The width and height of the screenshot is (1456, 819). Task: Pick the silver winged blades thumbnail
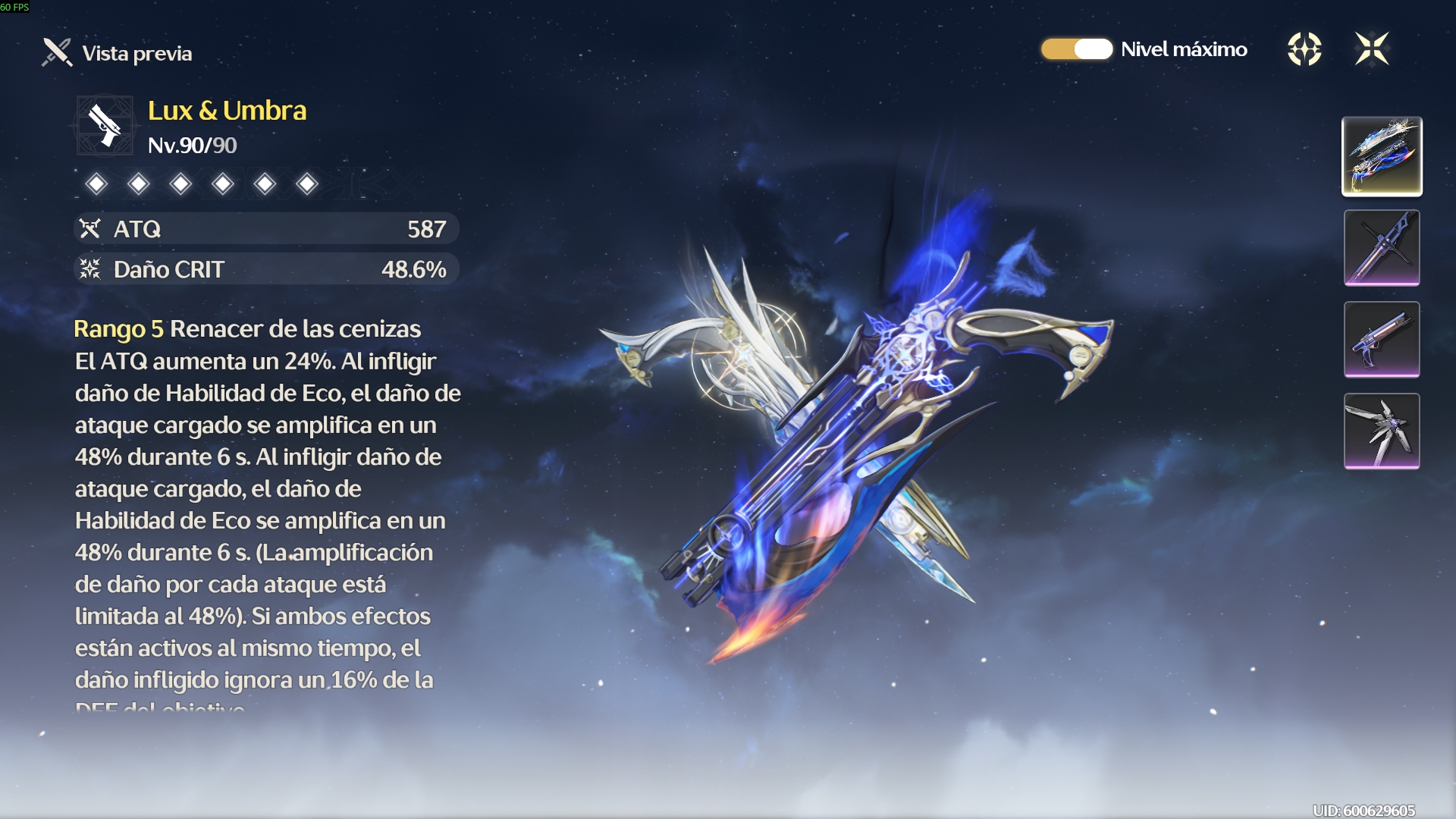(1382, 431)
